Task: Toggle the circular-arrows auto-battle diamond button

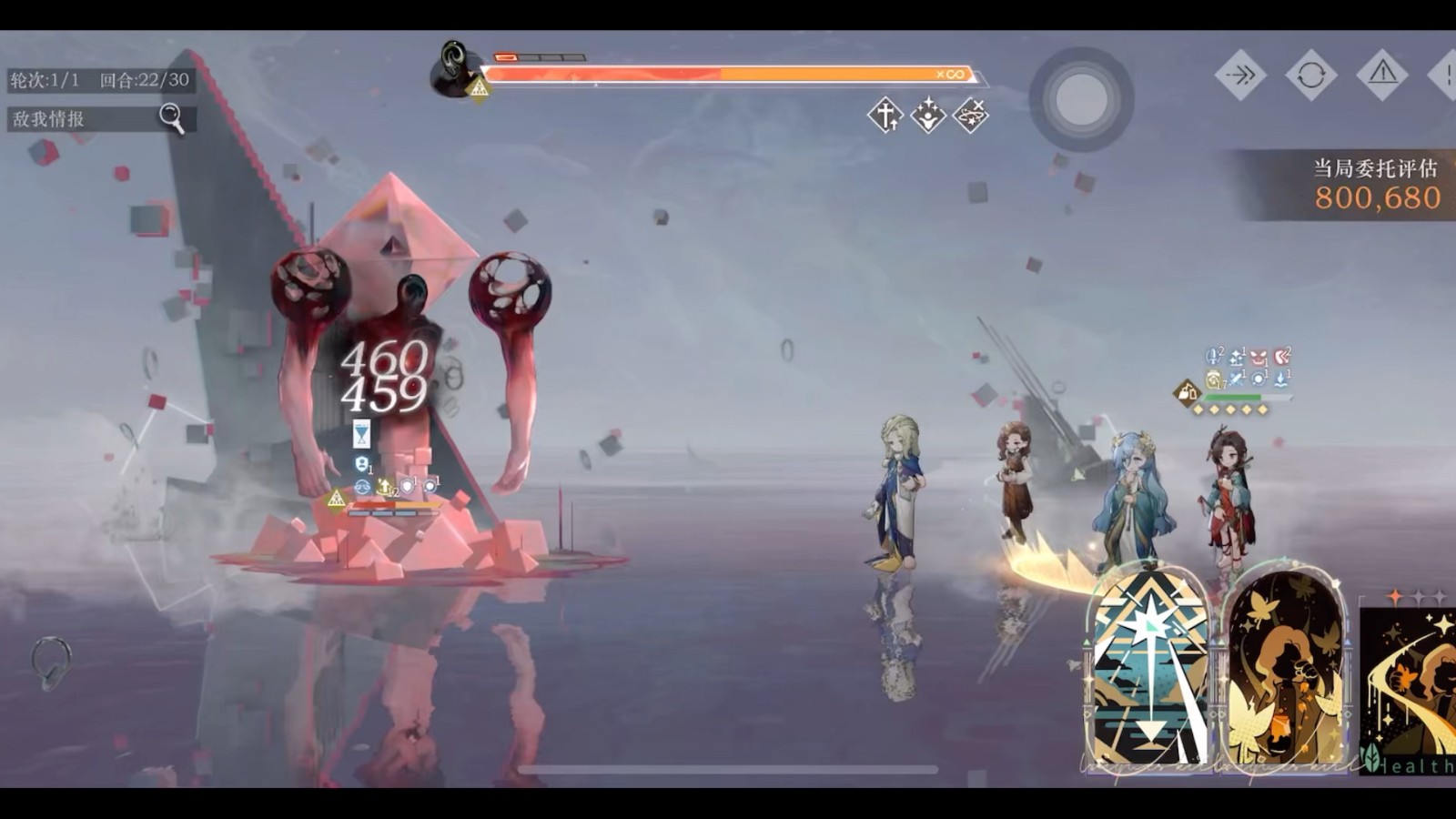Action: (x=1310, y=74)
